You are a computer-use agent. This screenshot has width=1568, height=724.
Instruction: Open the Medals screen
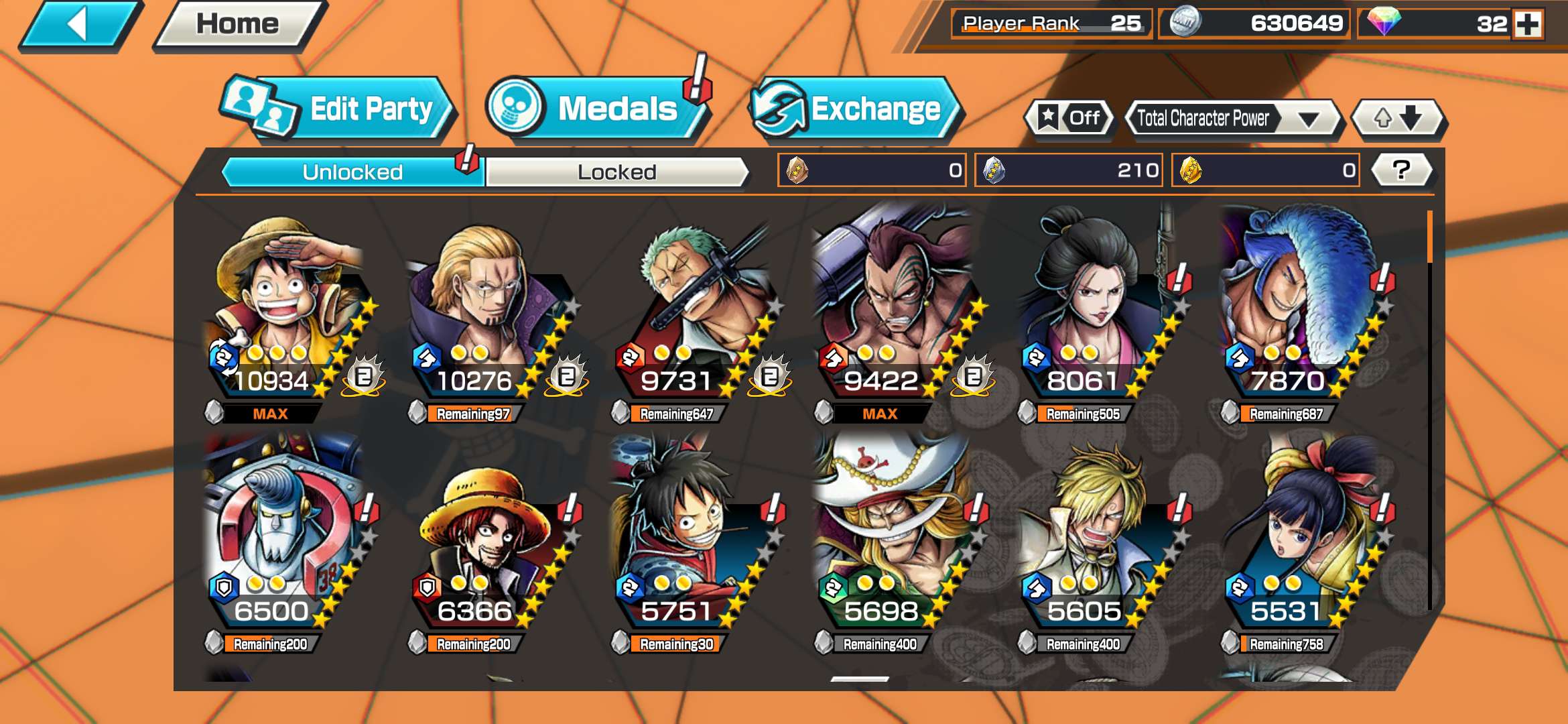click(x=596, y=109)
